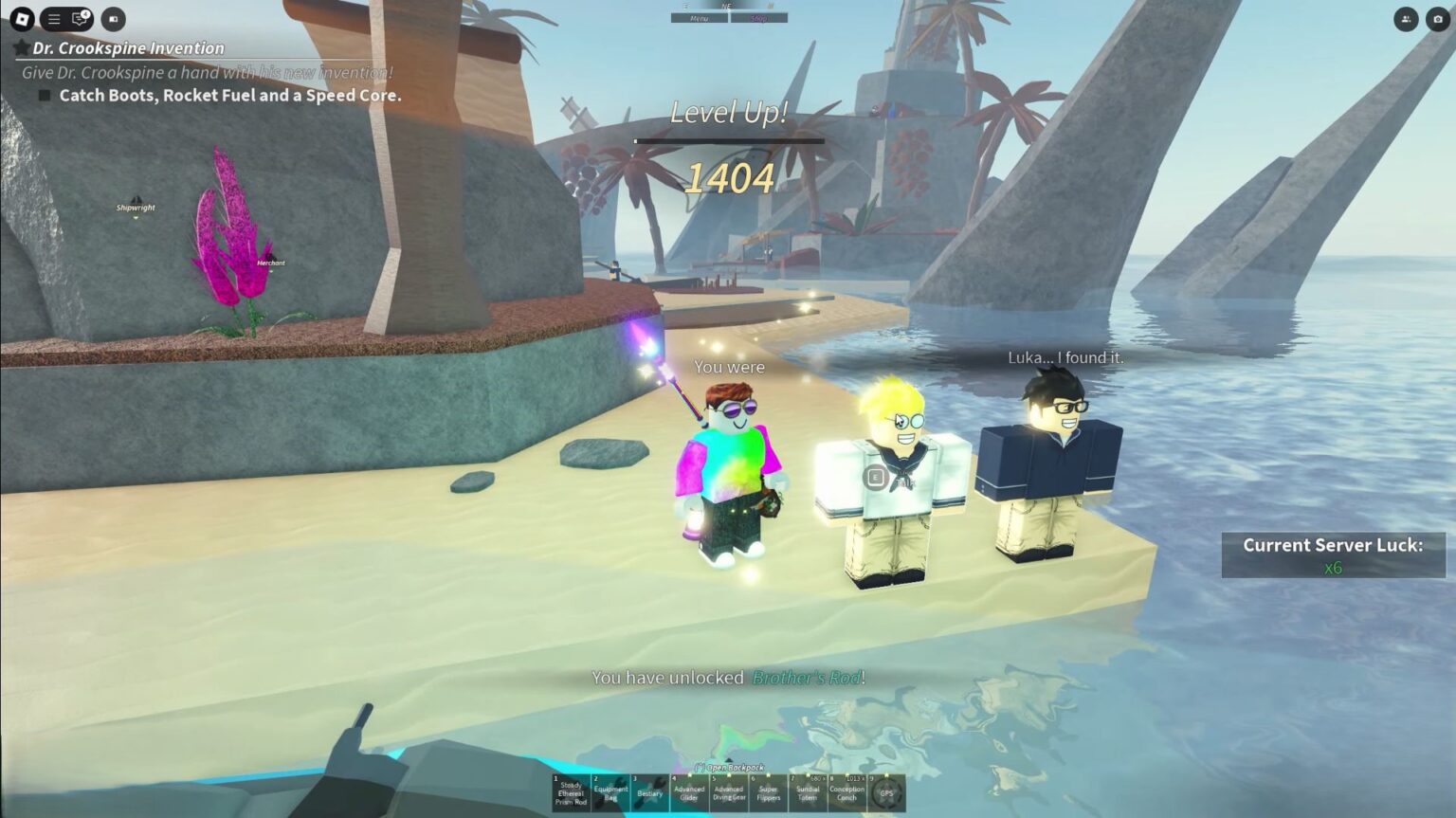Screen dimensions: 1456x818
Task: Collapse the Dr. Crookspine Invention quest tracker
Action: (21, 47)
